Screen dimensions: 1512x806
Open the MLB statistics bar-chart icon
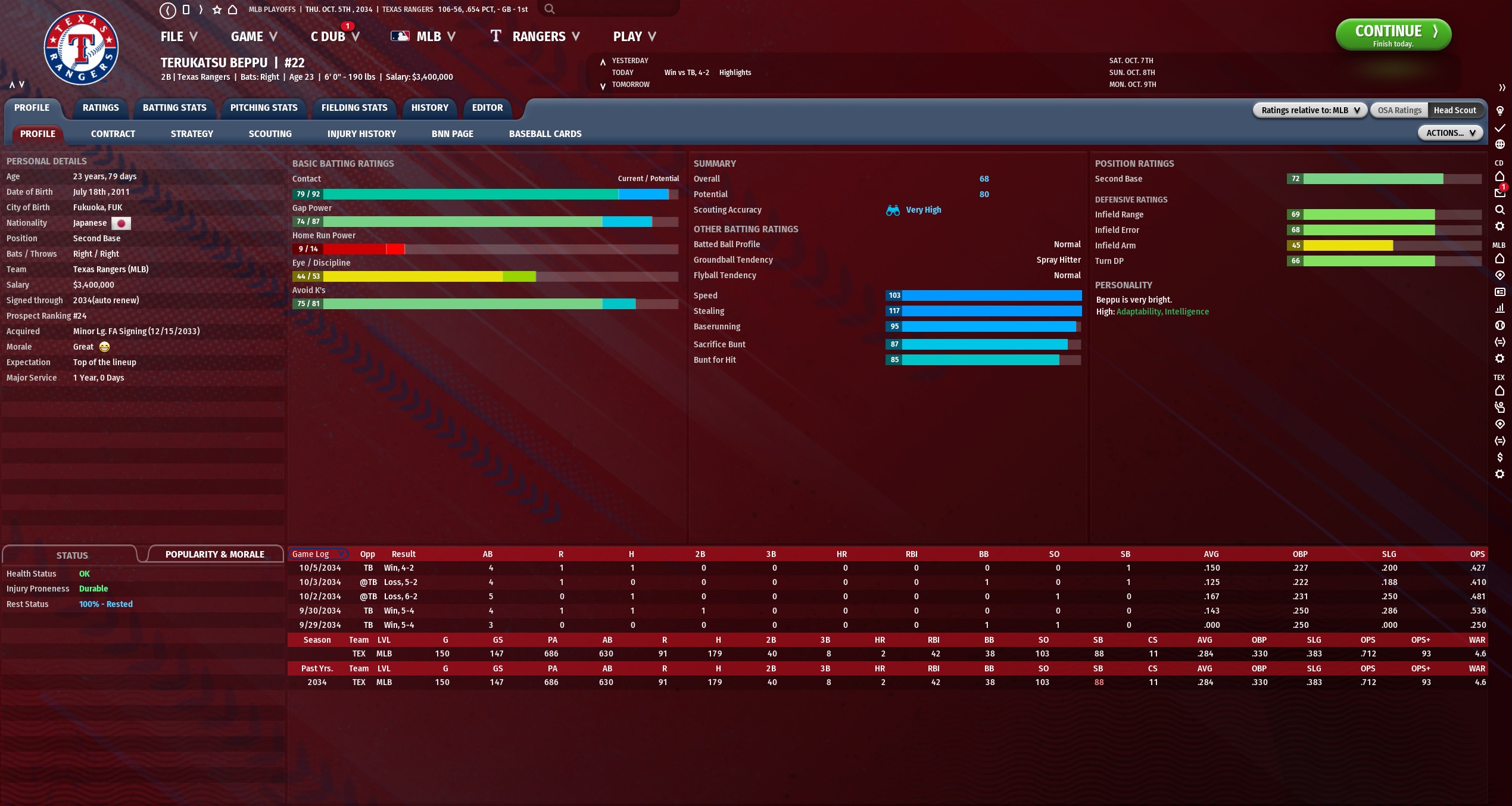(1500, 308)
